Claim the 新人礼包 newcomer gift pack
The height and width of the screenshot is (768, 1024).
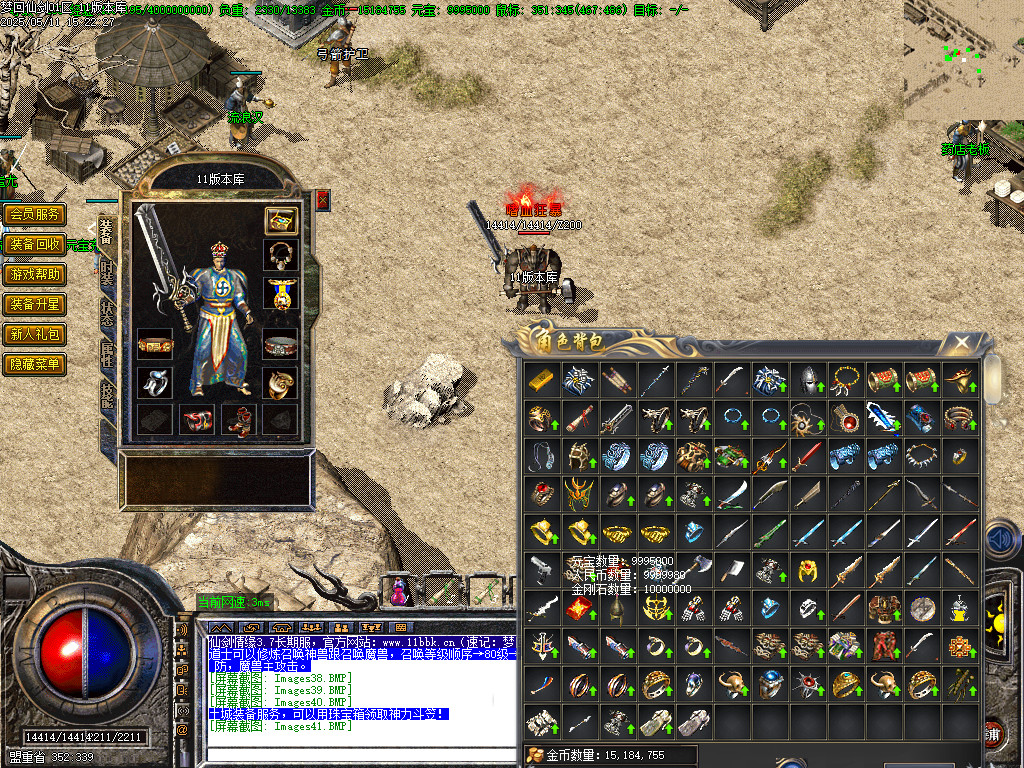35,334
